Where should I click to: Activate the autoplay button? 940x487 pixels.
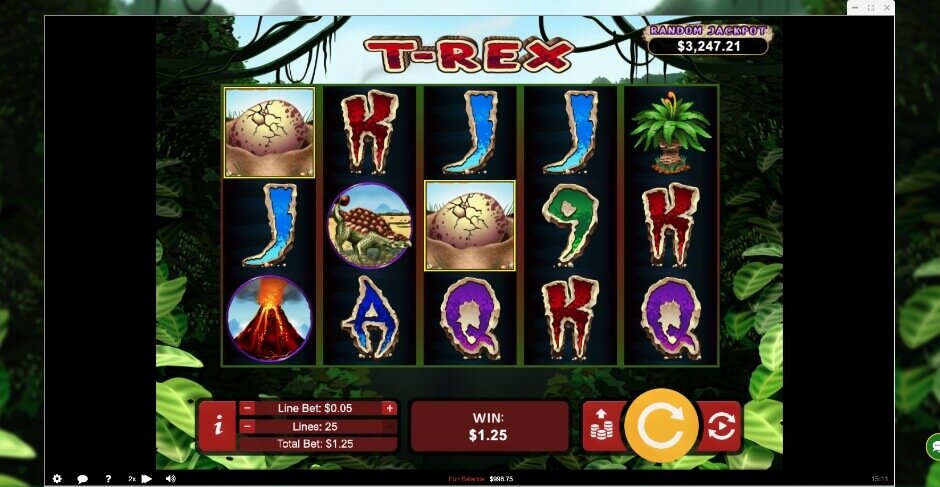[720, 426]
